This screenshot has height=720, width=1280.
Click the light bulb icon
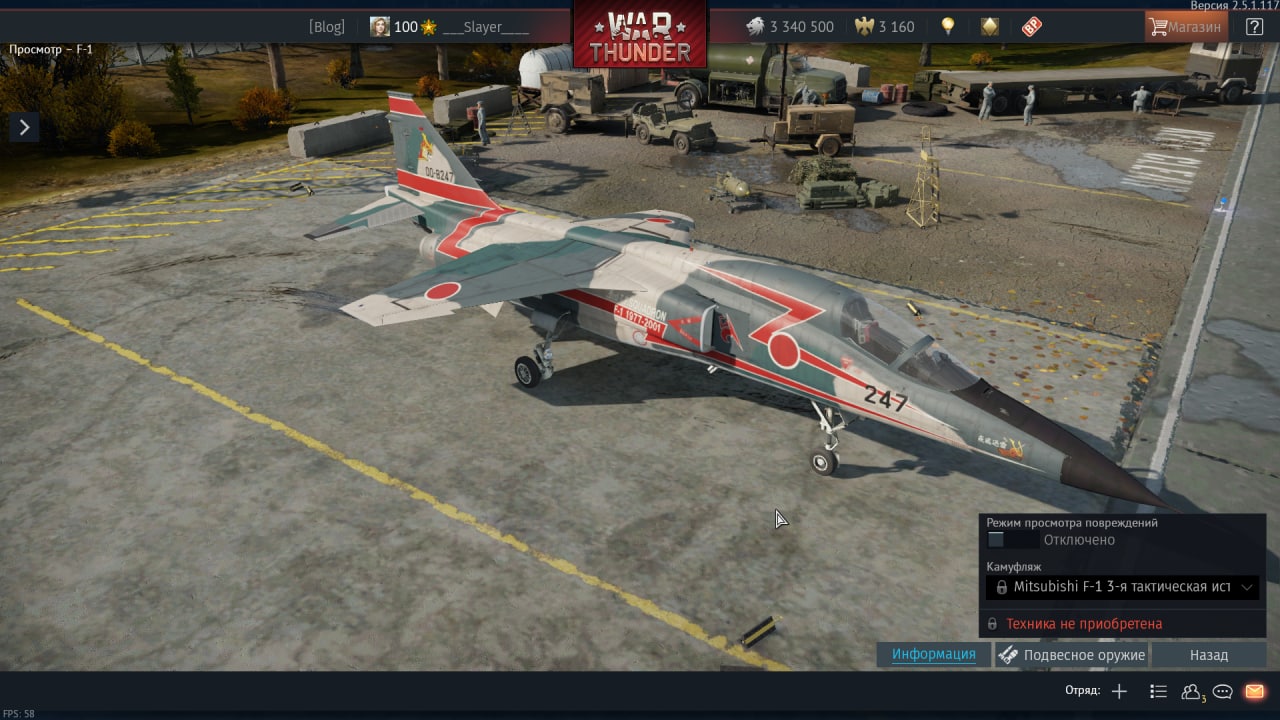(x=947, y=27)
